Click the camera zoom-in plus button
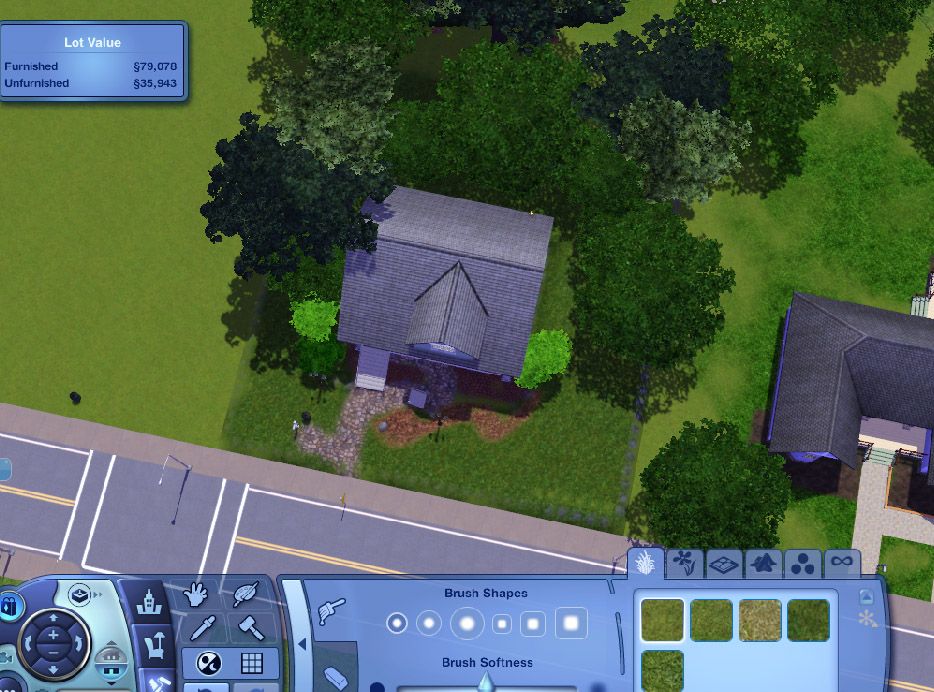 tap(52, 635)
